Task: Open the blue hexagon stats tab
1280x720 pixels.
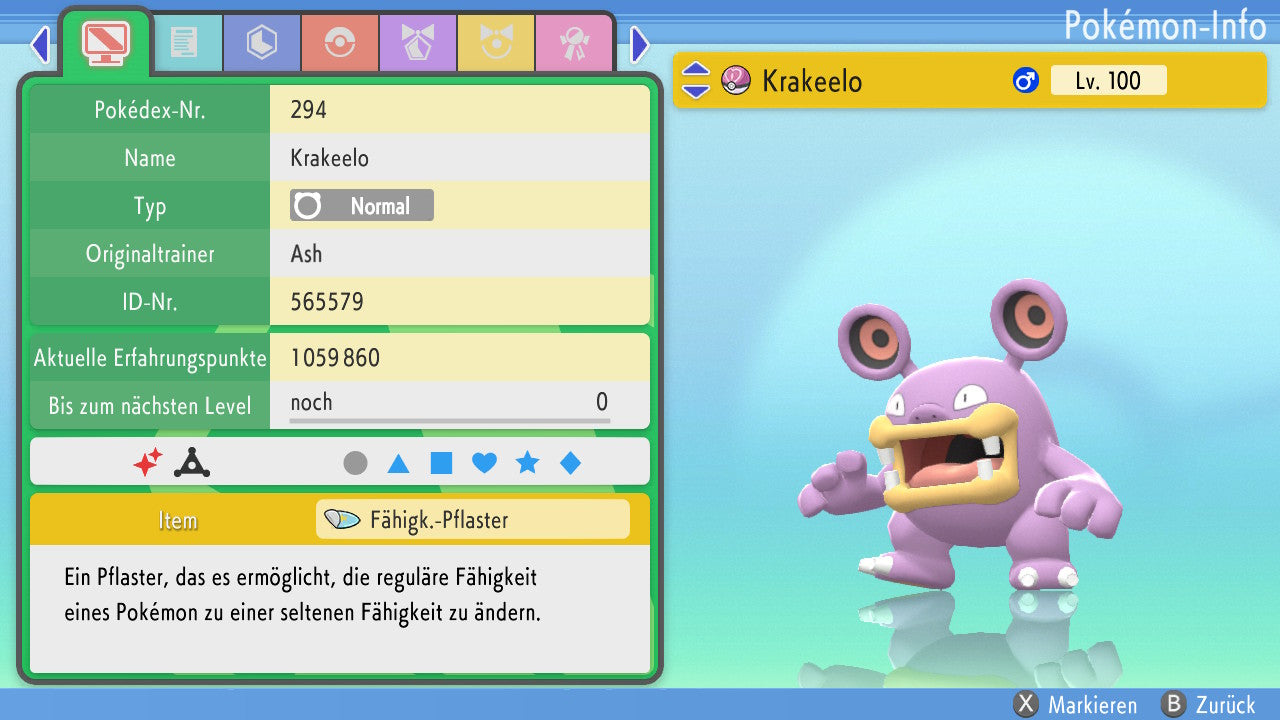Action: [x=262, y=43]
